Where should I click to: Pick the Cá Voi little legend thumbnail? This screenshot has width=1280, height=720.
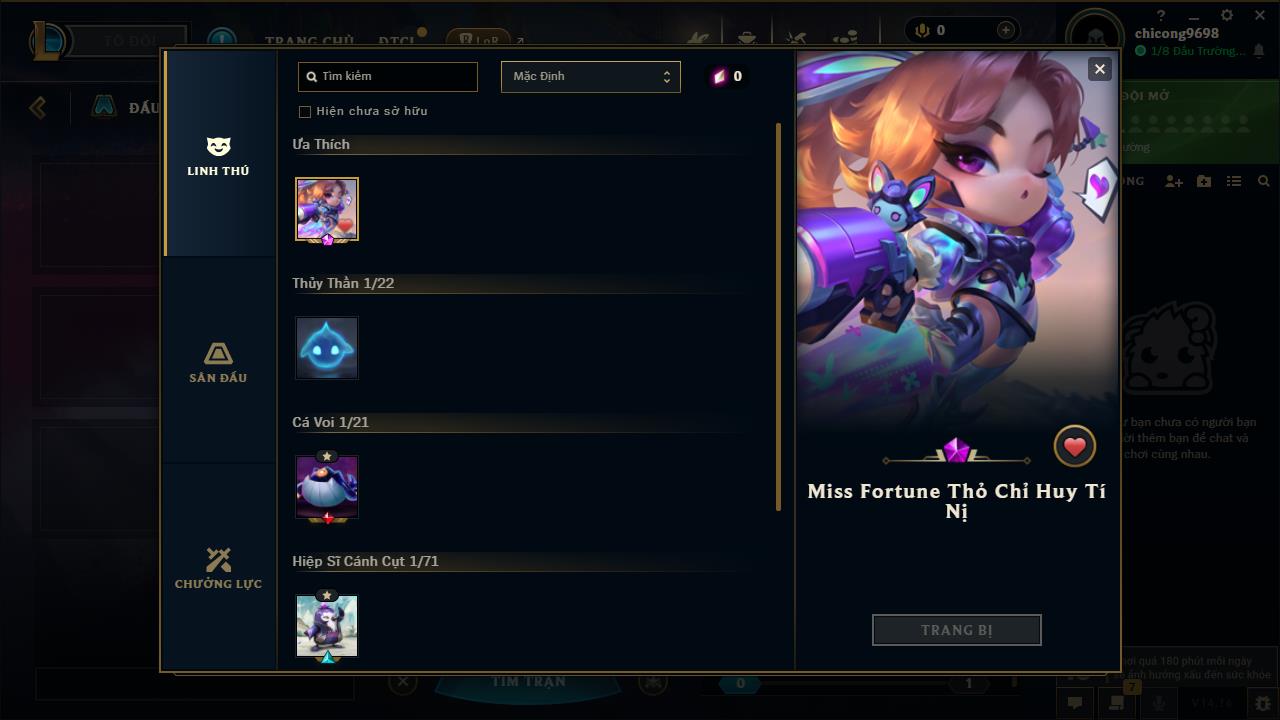coord(327,487)
